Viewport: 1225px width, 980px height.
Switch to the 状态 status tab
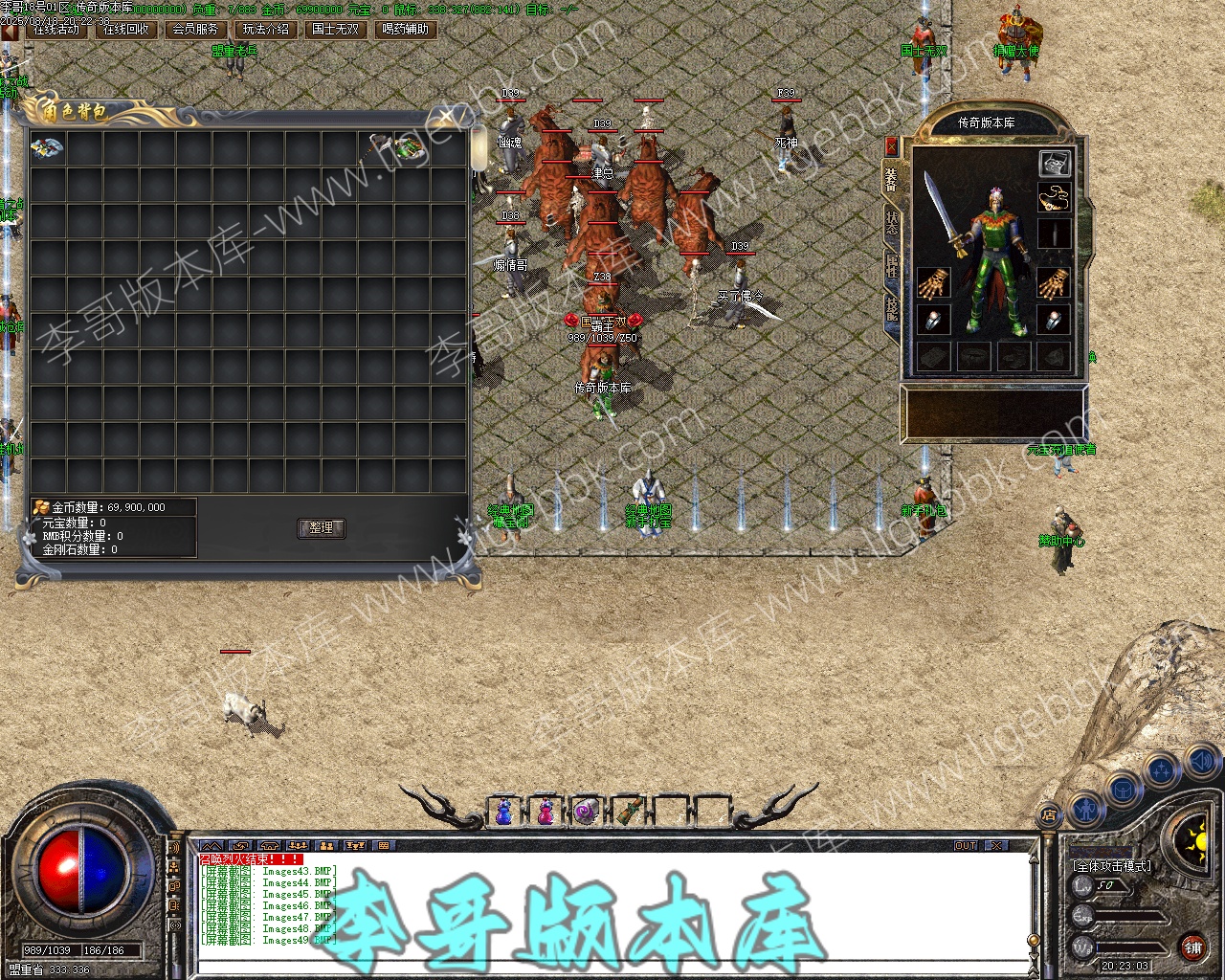pyautogui.click(x=892, y=222)
